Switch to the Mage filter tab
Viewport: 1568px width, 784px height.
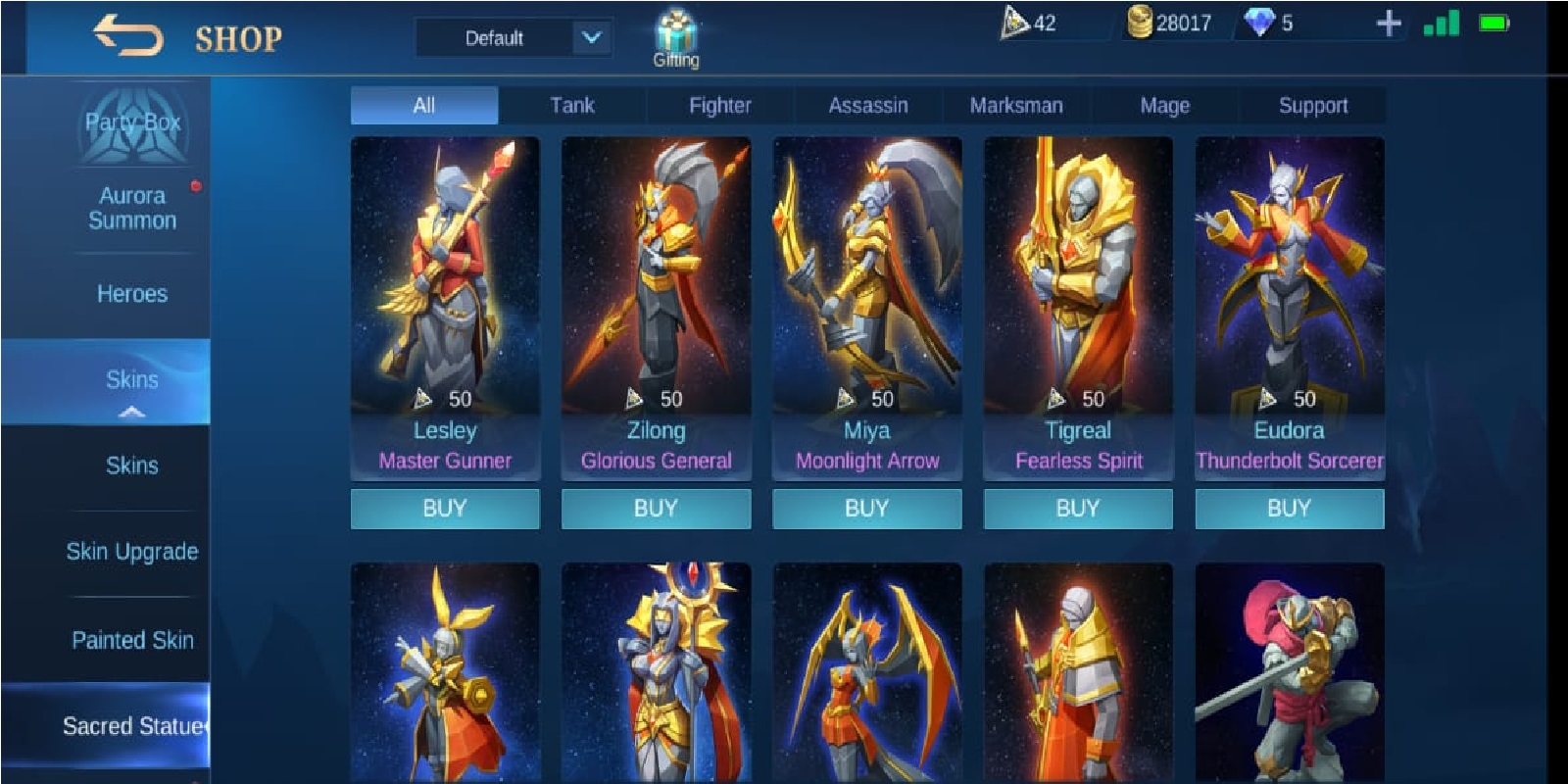(1164, 105)
